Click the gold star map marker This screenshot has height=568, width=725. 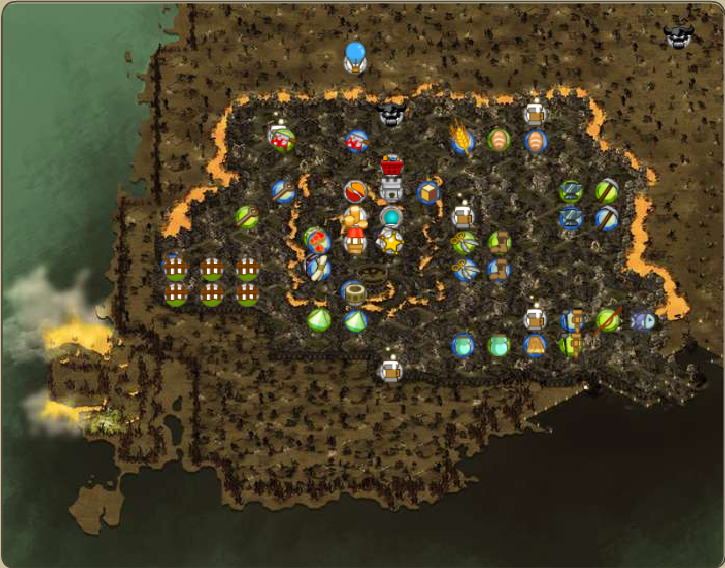pos(390,242)
